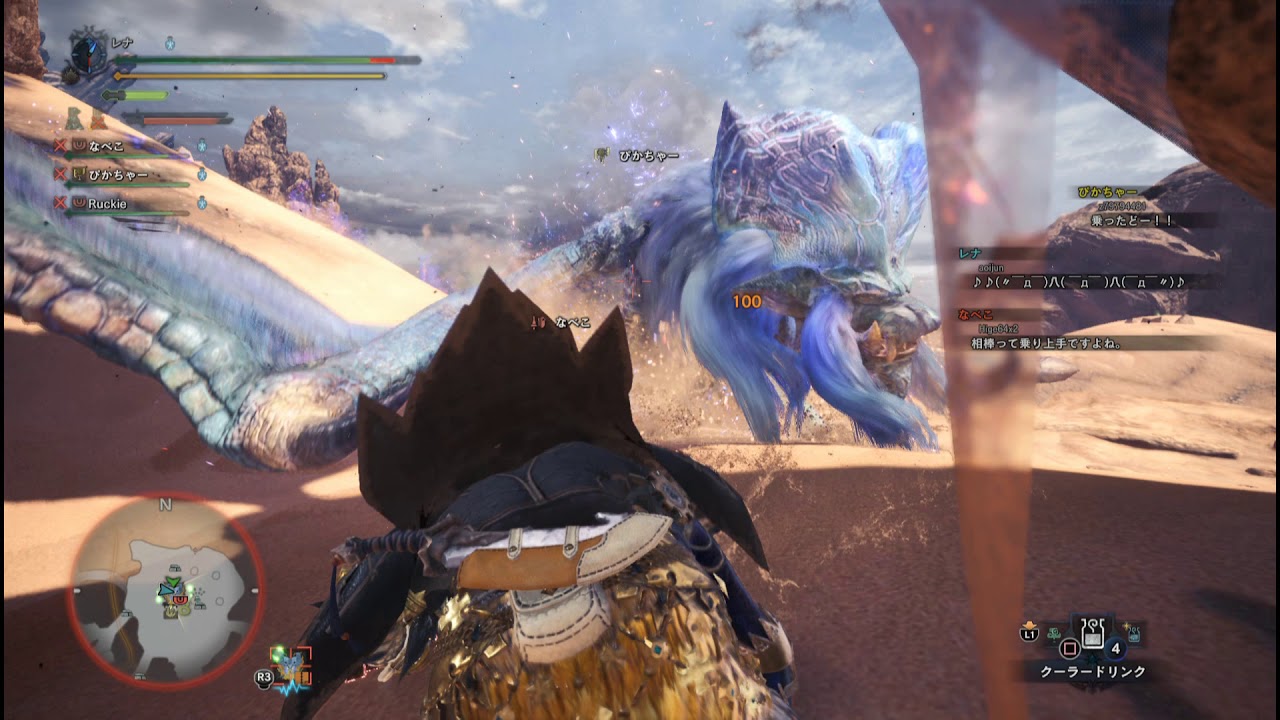
Task: Click the quest timer clock icon
Action: pos(89,54)
